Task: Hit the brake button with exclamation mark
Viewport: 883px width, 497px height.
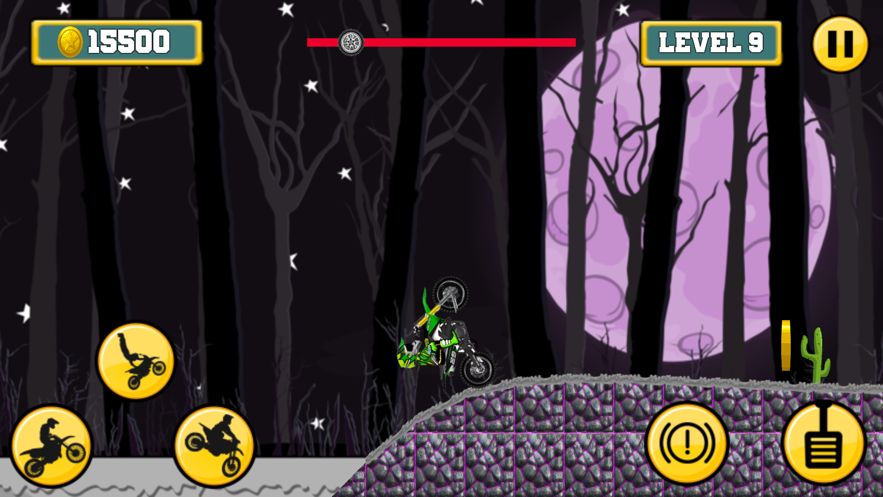Action: 686,443
